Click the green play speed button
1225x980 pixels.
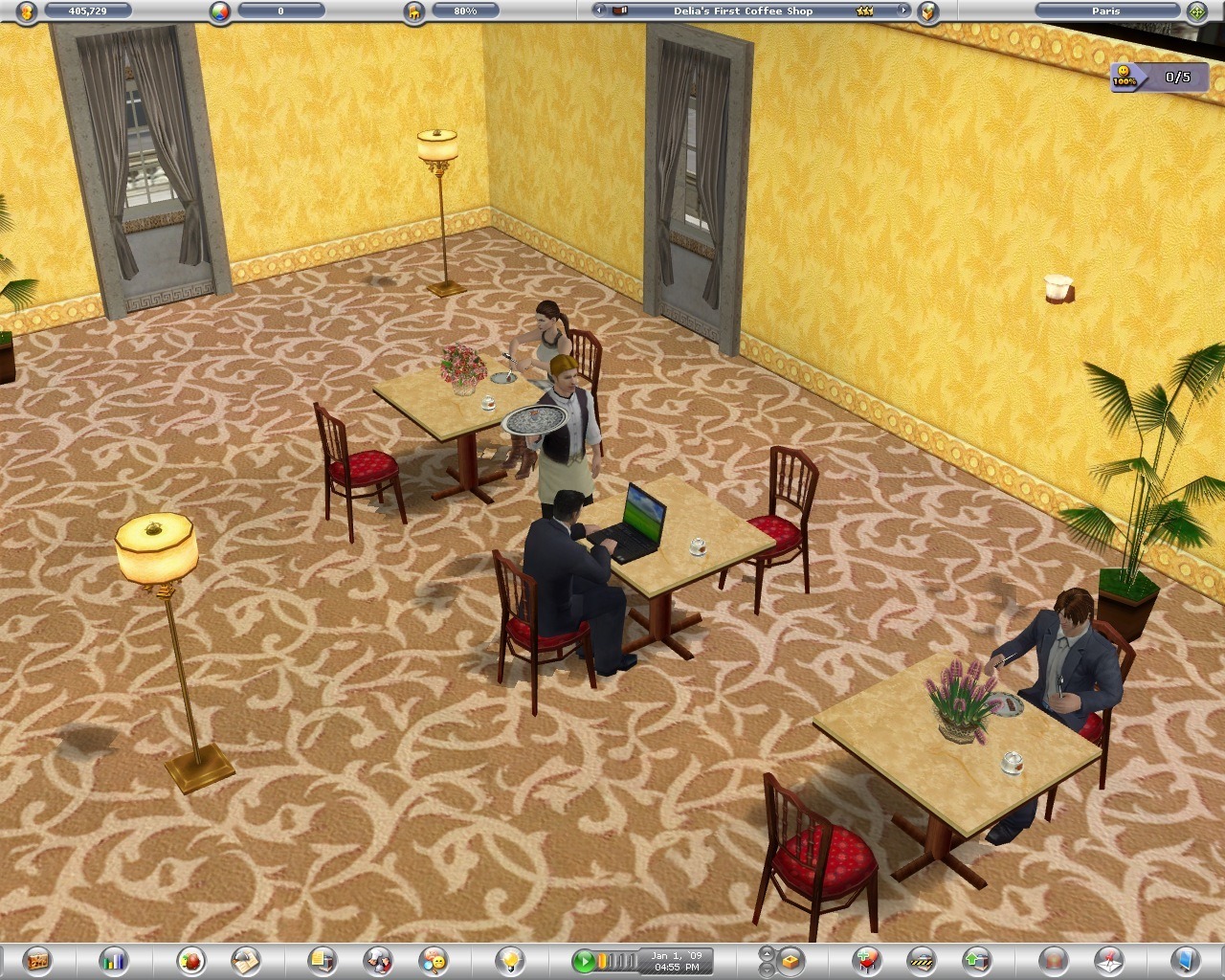pyautogui.click(x=584, y=959)
